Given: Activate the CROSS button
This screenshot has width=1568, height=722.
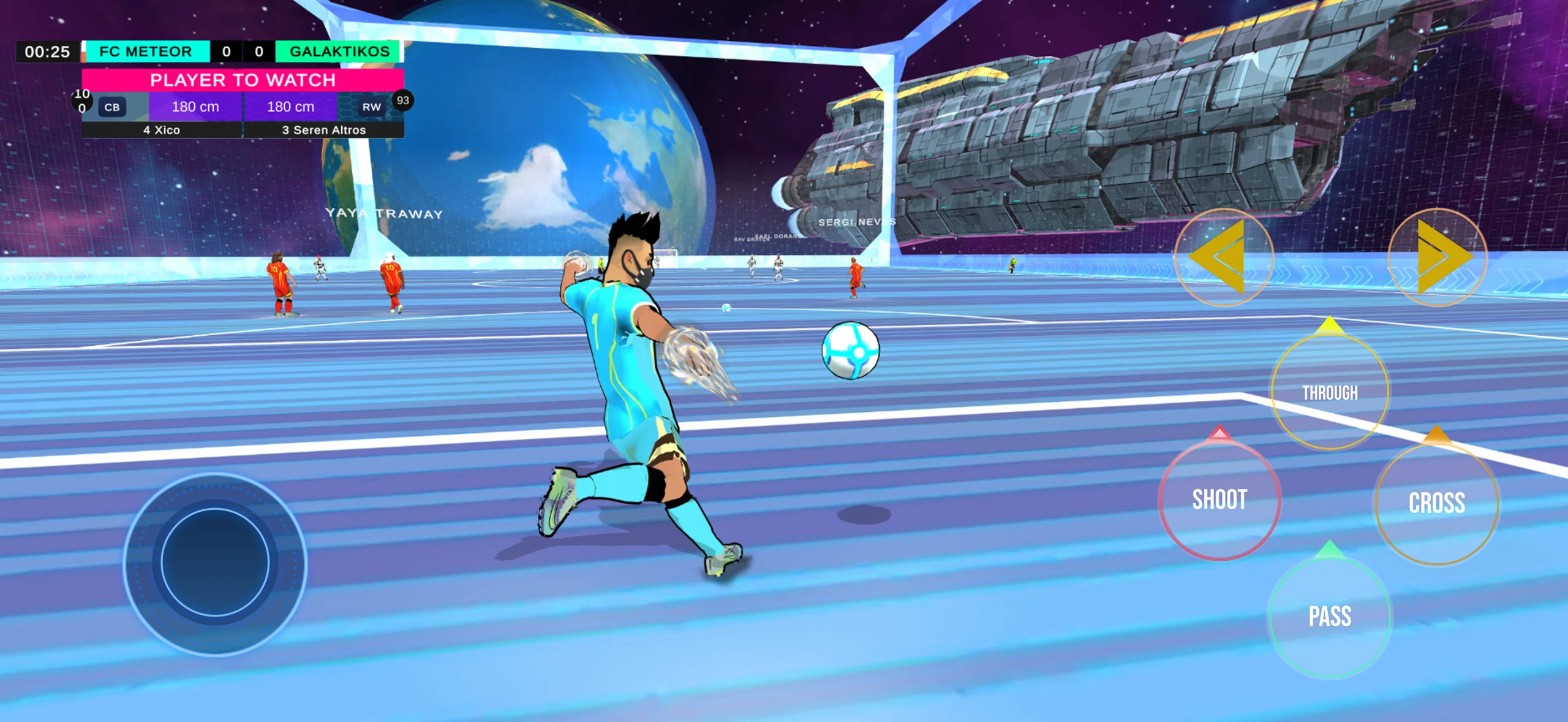Looking at the screenshot, I should 1436,503.
